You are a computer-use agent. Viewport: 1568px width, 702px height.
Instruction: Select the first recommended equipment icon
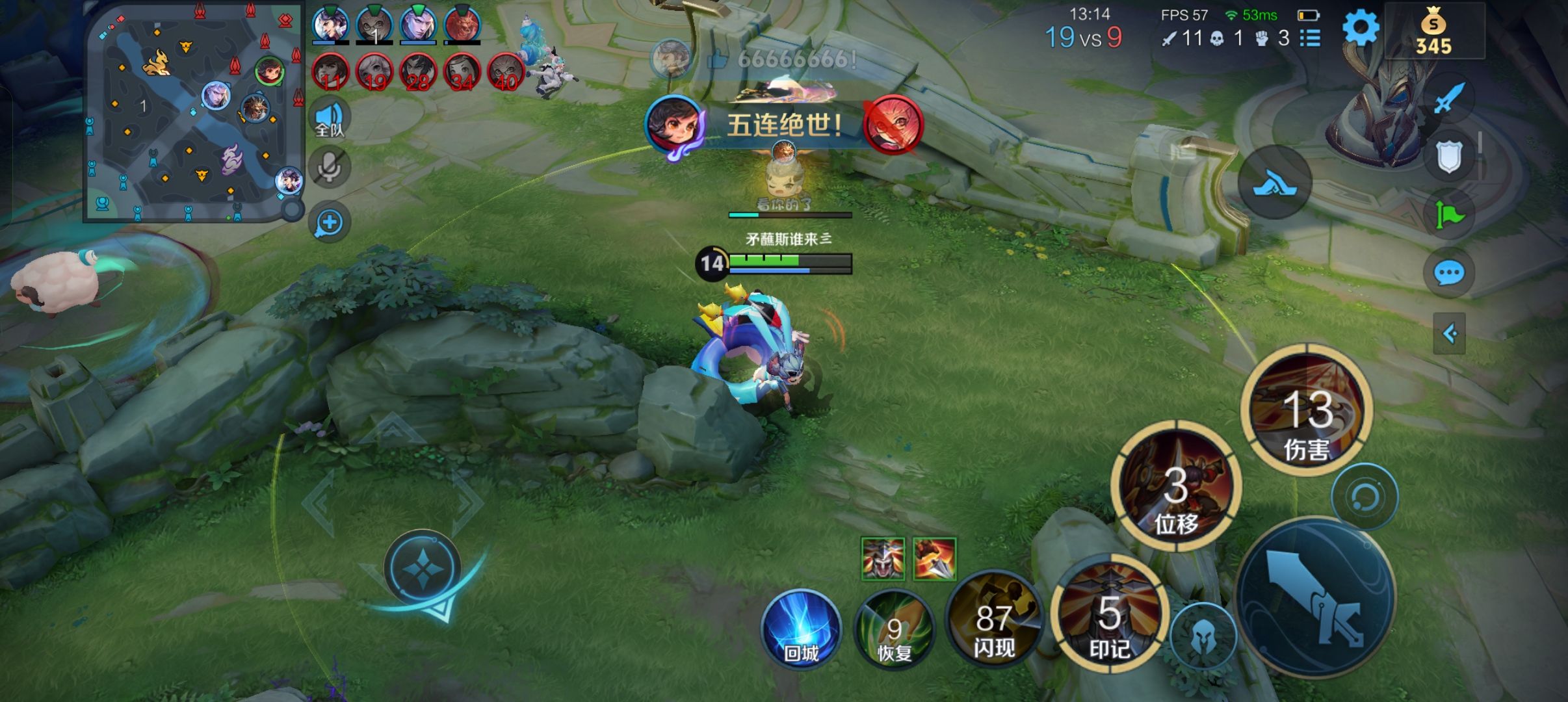(x=882, y=558)
